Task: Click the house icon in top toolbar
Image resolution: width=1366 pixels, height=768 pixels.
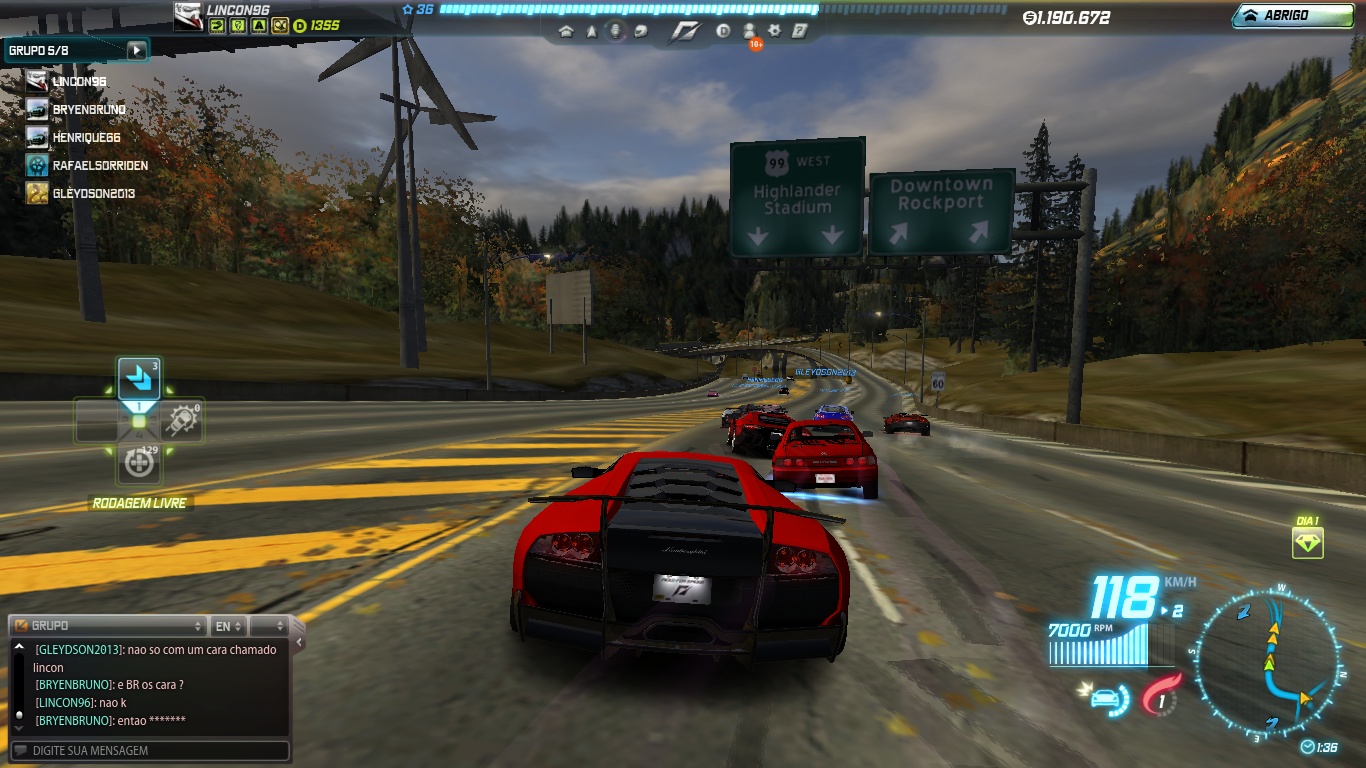Action: (566, 31)
